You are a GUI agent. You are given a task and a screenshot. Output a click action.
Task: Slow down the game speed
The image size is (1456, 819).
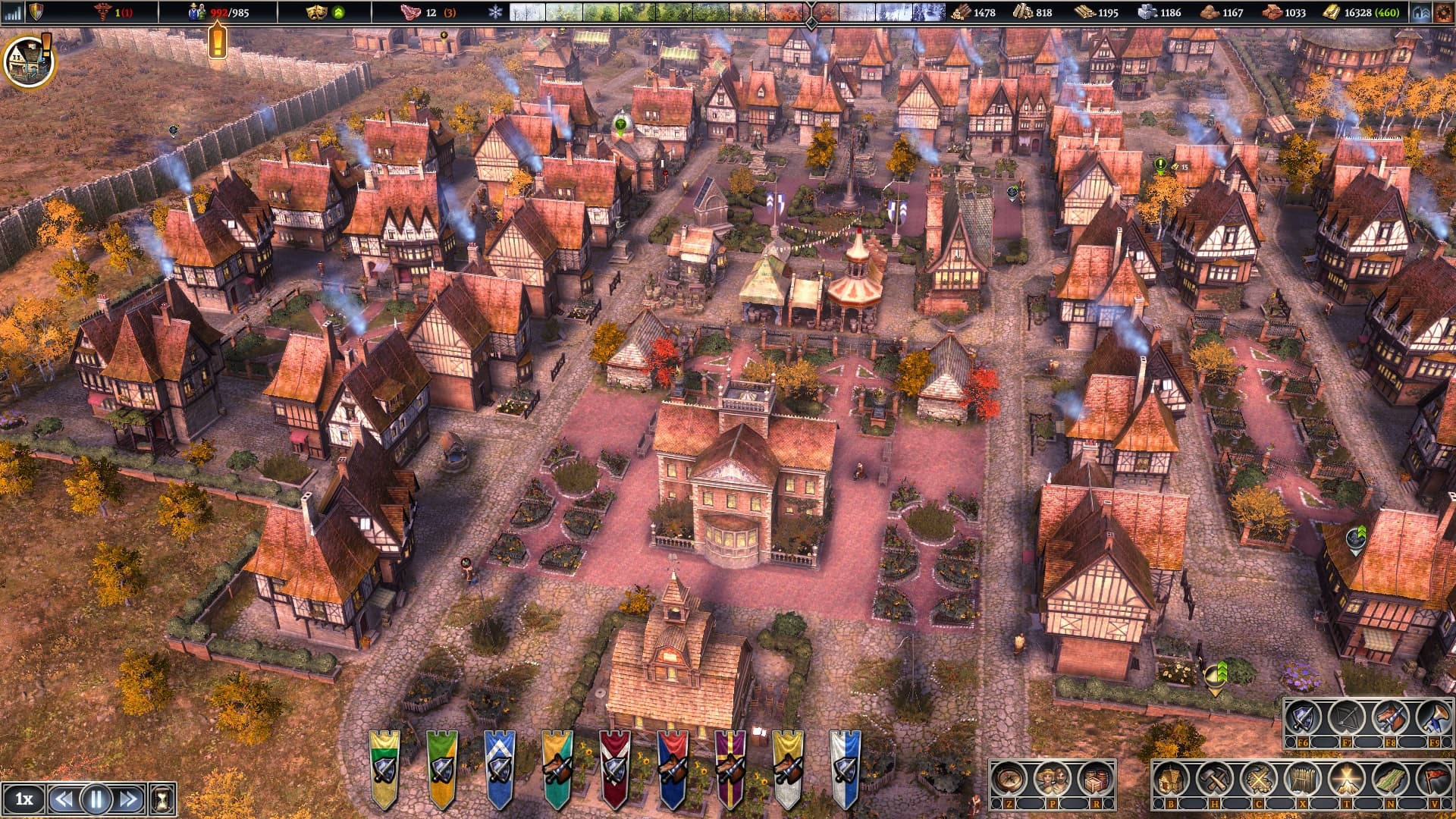pyautogui.click(x=64, y=799)
